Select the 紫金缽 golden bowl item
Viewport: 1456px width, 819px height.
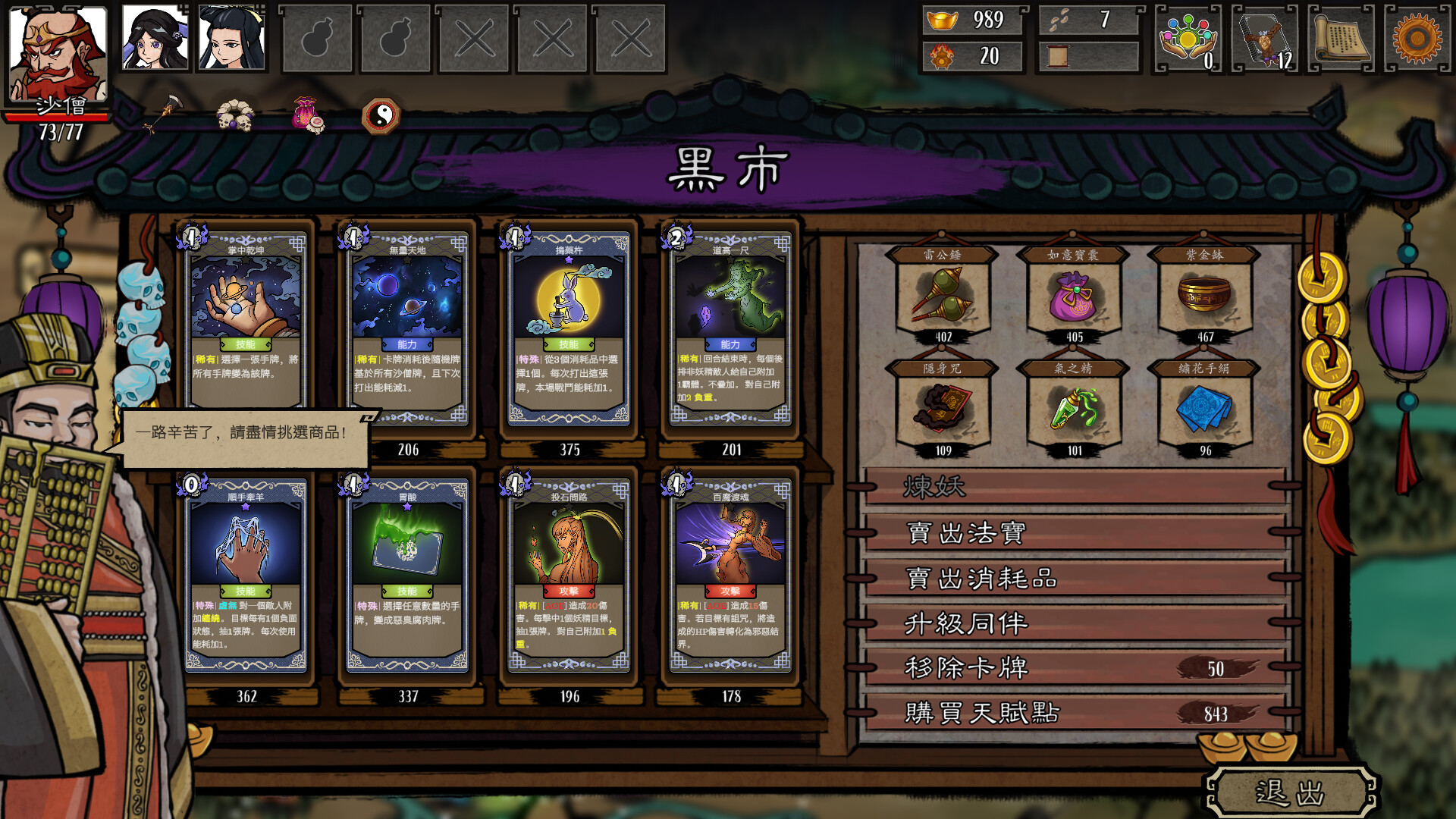pos(1202,296)
